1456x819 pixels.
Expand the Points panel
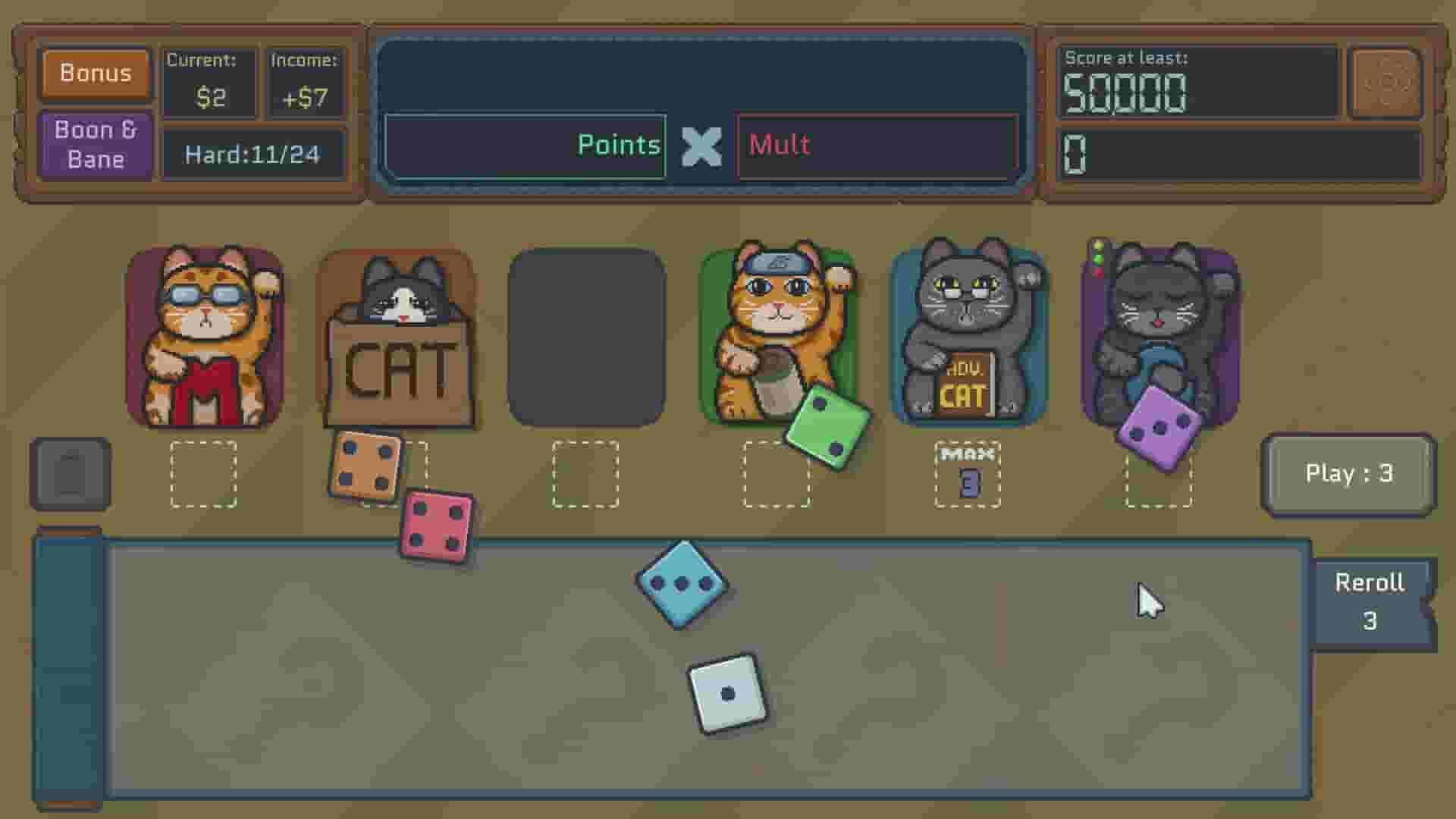click(526, 146)
